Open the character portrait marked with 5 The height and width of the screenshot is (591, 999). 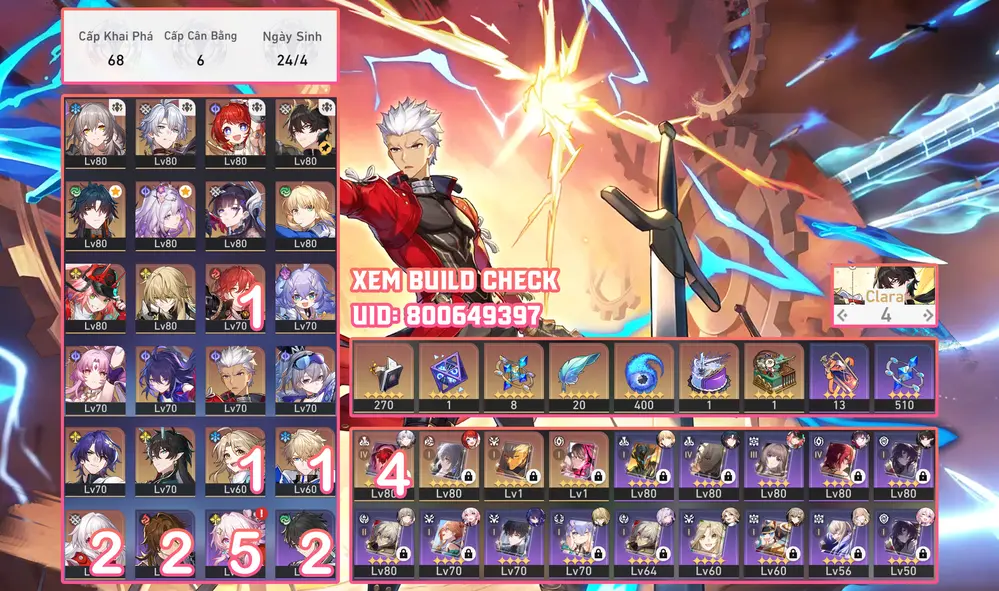click(236, 545)
